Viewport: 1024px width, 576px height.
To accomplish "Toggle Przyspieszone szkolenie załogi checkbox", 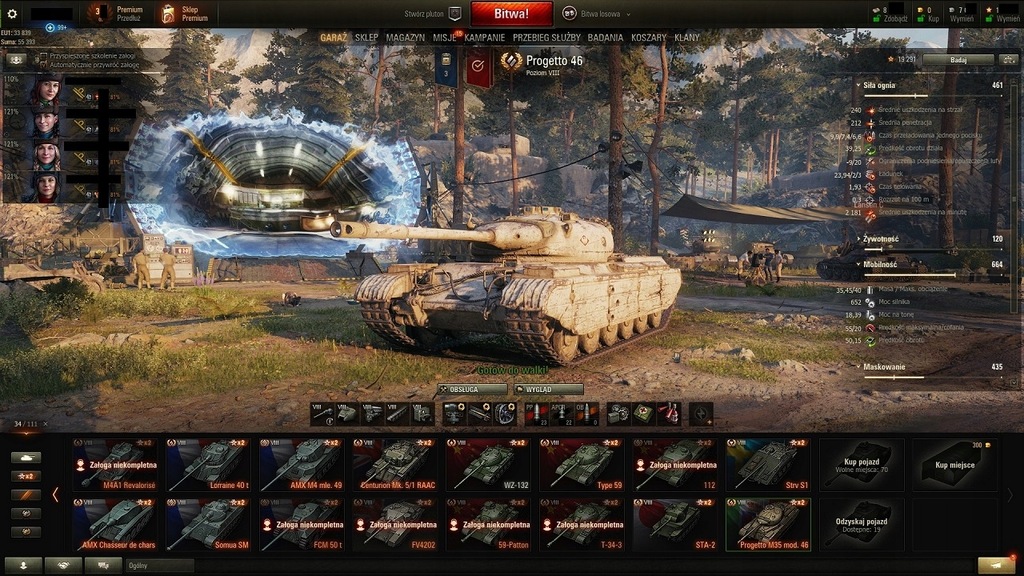I will point(44,57).
